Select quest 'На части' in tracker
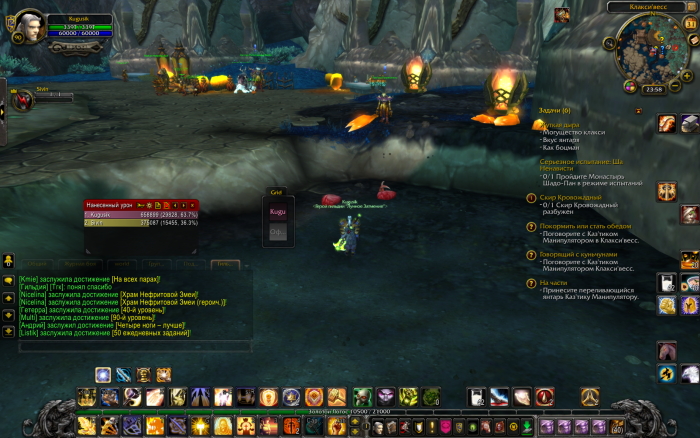Viewport: 700px width, 438px height. (553, 283)
